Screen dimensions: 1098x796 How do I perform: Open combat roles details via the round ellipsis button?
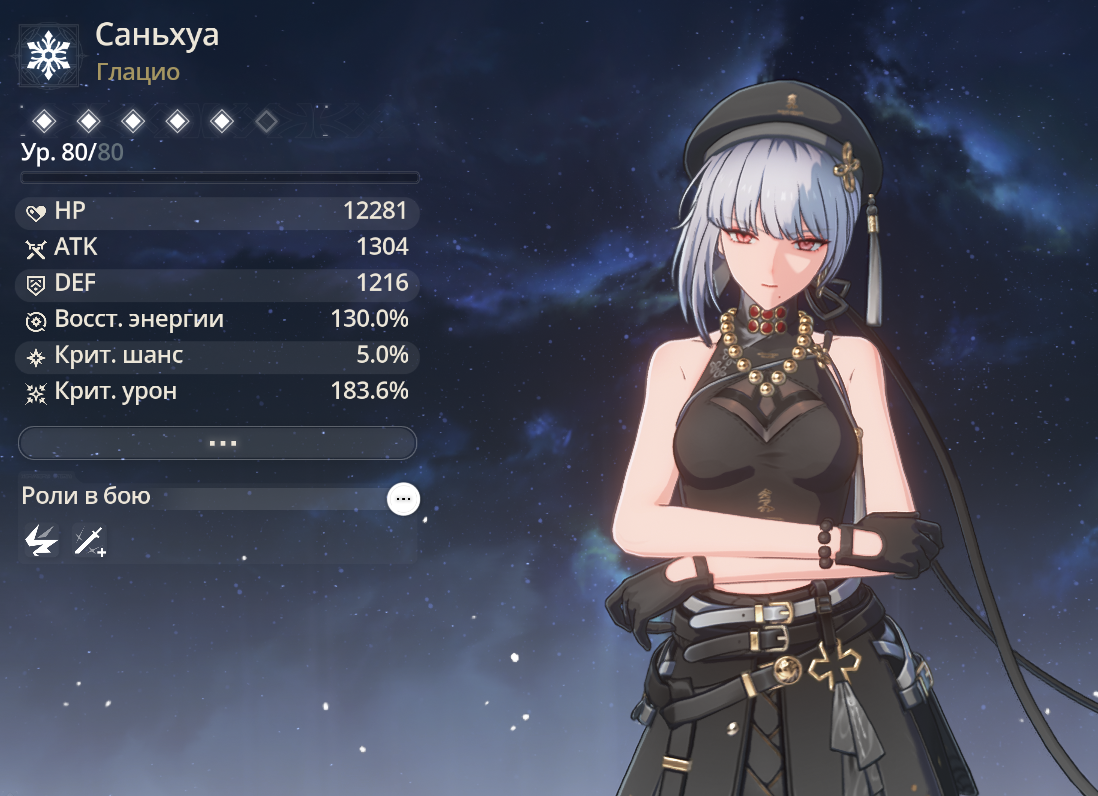click(404, 498)
